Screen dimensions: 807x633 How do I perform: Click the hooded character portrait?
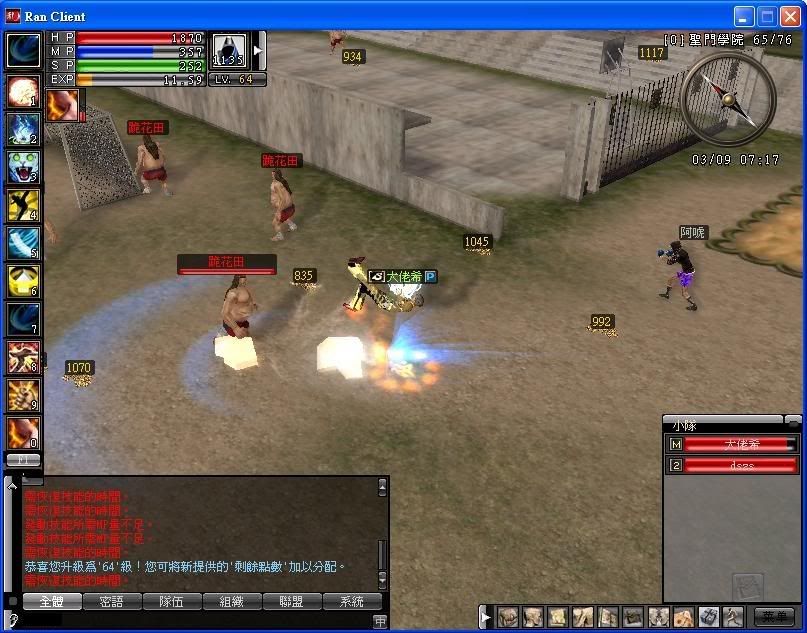point(229,52)
